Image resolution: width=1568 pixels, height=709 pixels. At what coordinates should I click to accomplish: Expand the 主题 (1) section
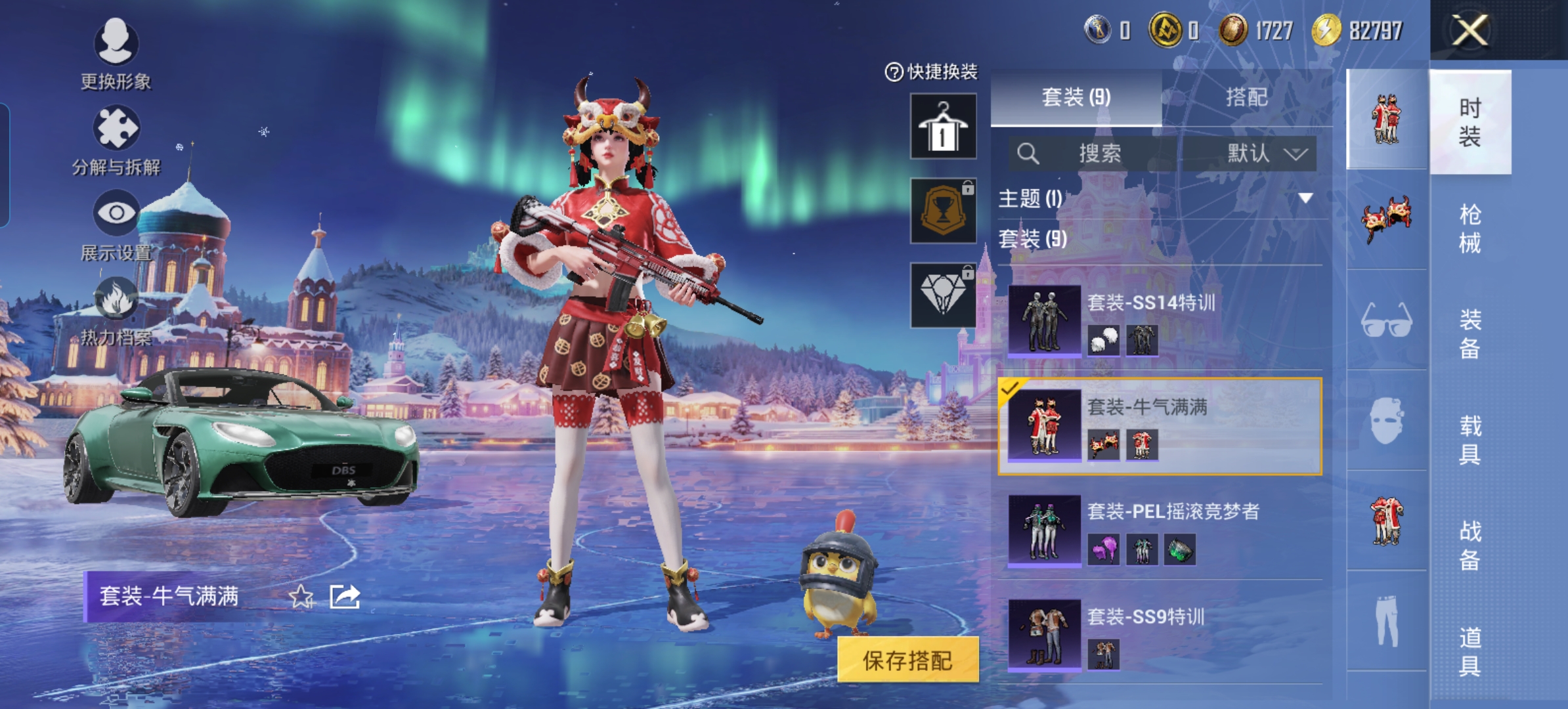click(1305, 198)
